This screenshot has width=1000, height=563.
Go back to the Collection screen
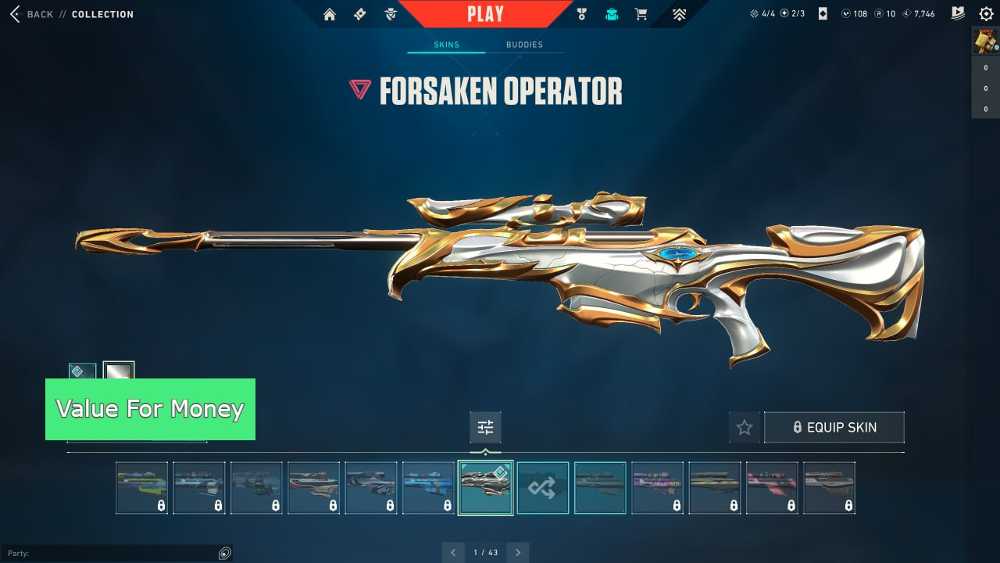32,15
